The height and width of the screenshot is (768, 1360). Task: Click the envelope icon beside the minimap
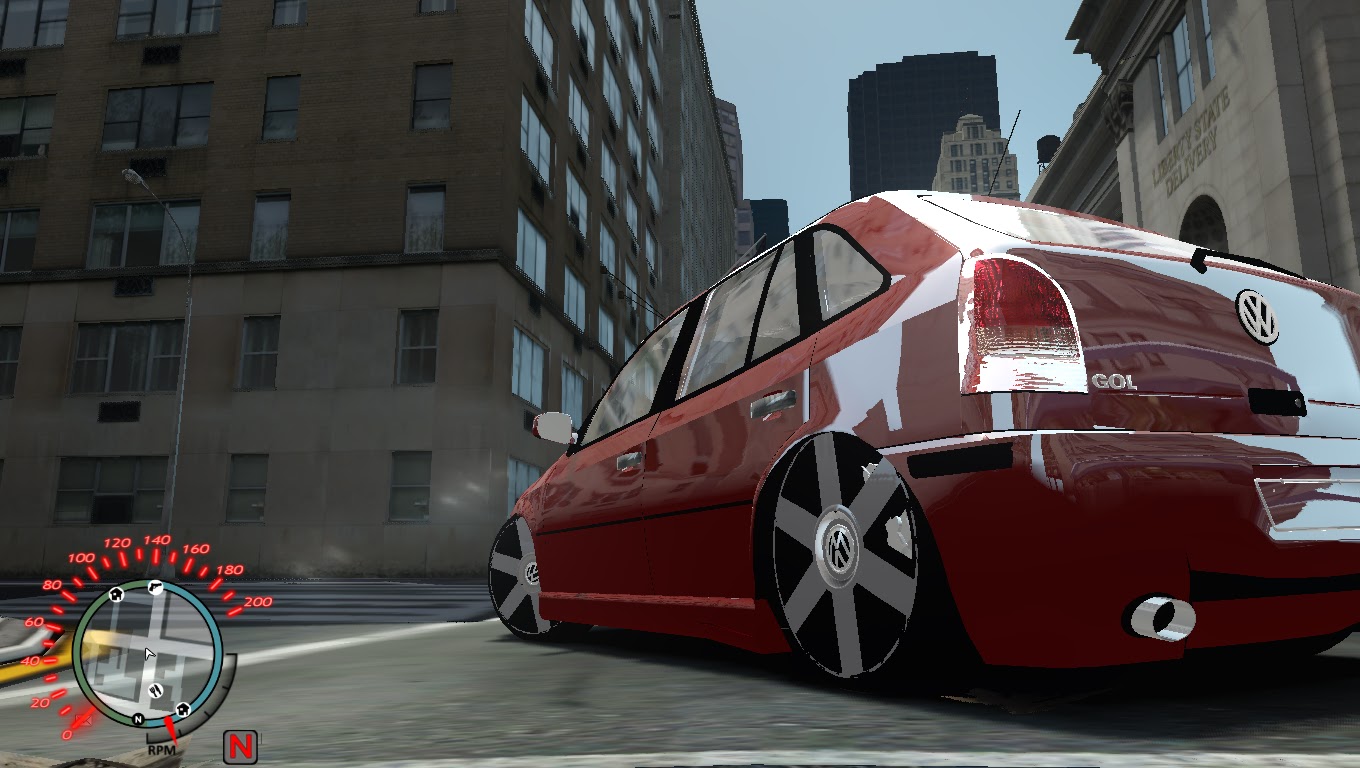pos(85,720)
